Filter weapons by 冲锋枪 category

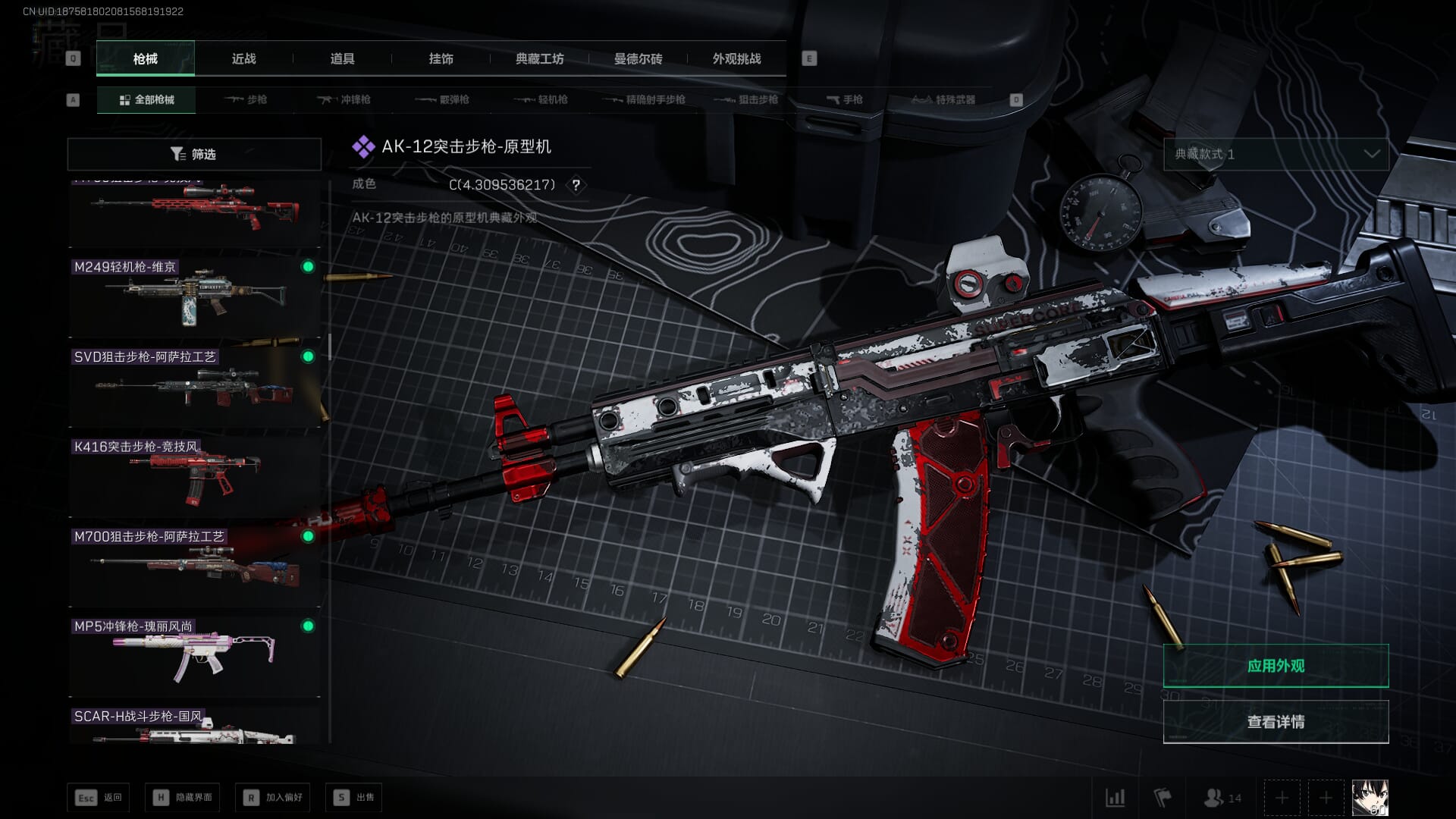click(x=344, y=99)
